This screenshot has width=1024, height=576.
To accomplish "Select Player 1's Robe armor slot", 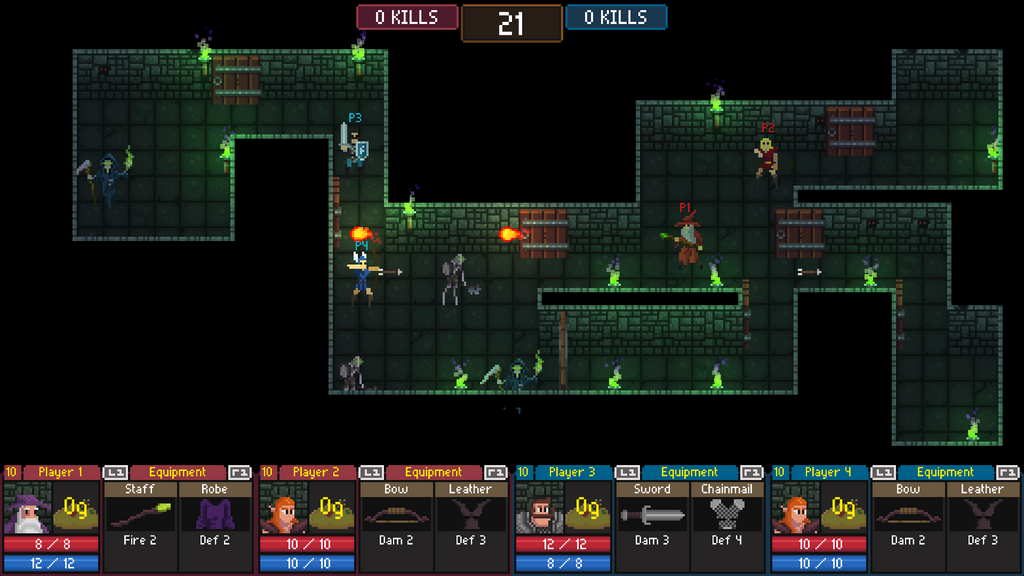I will point(214,515).
